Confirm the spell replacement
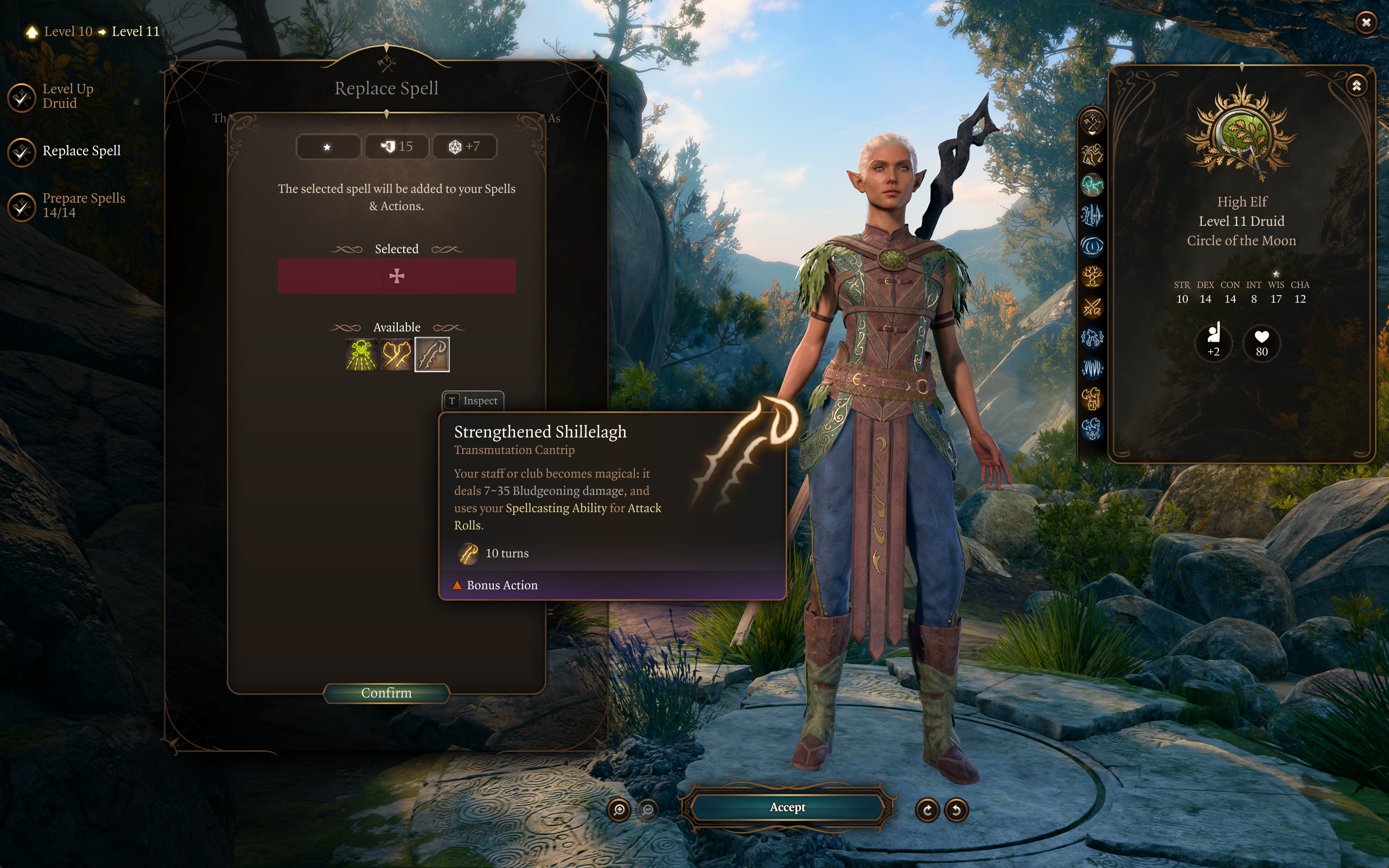Image resolution: width=1389 pixels, height=868 pixels. [386, 693]
